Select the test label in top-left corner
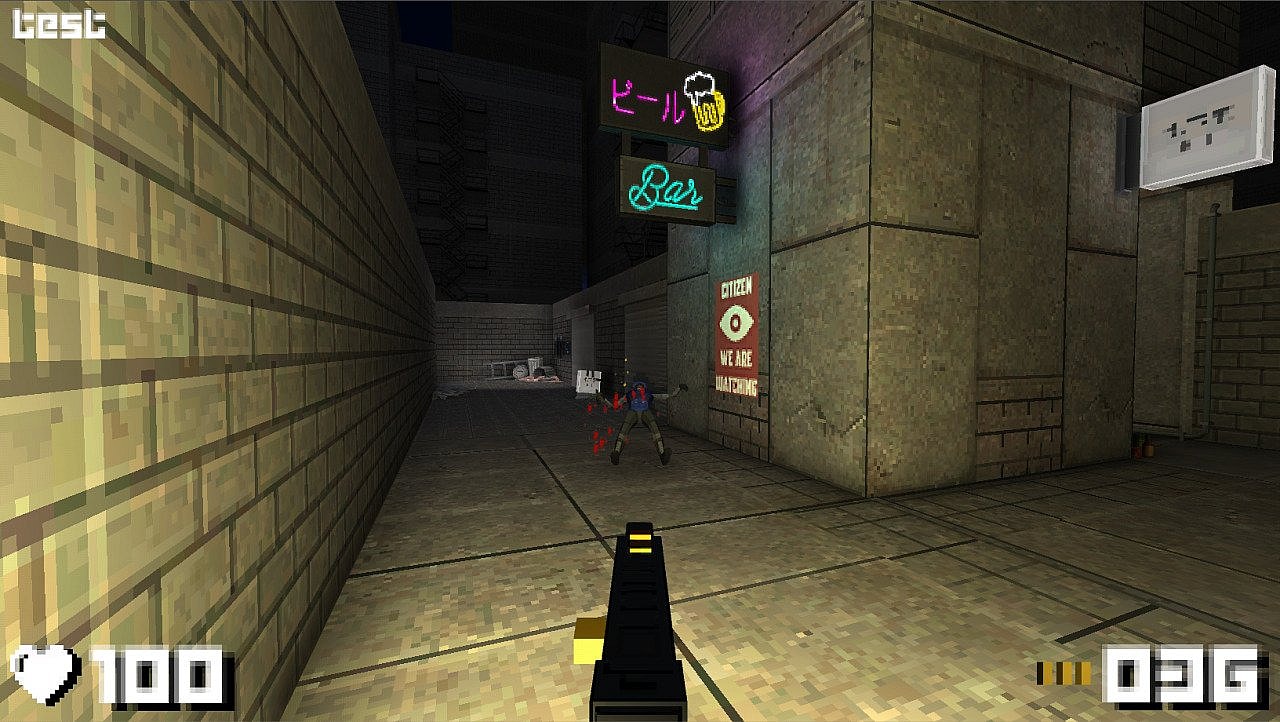This screenshot has width=1280, height=722. [x=55, y=22]
